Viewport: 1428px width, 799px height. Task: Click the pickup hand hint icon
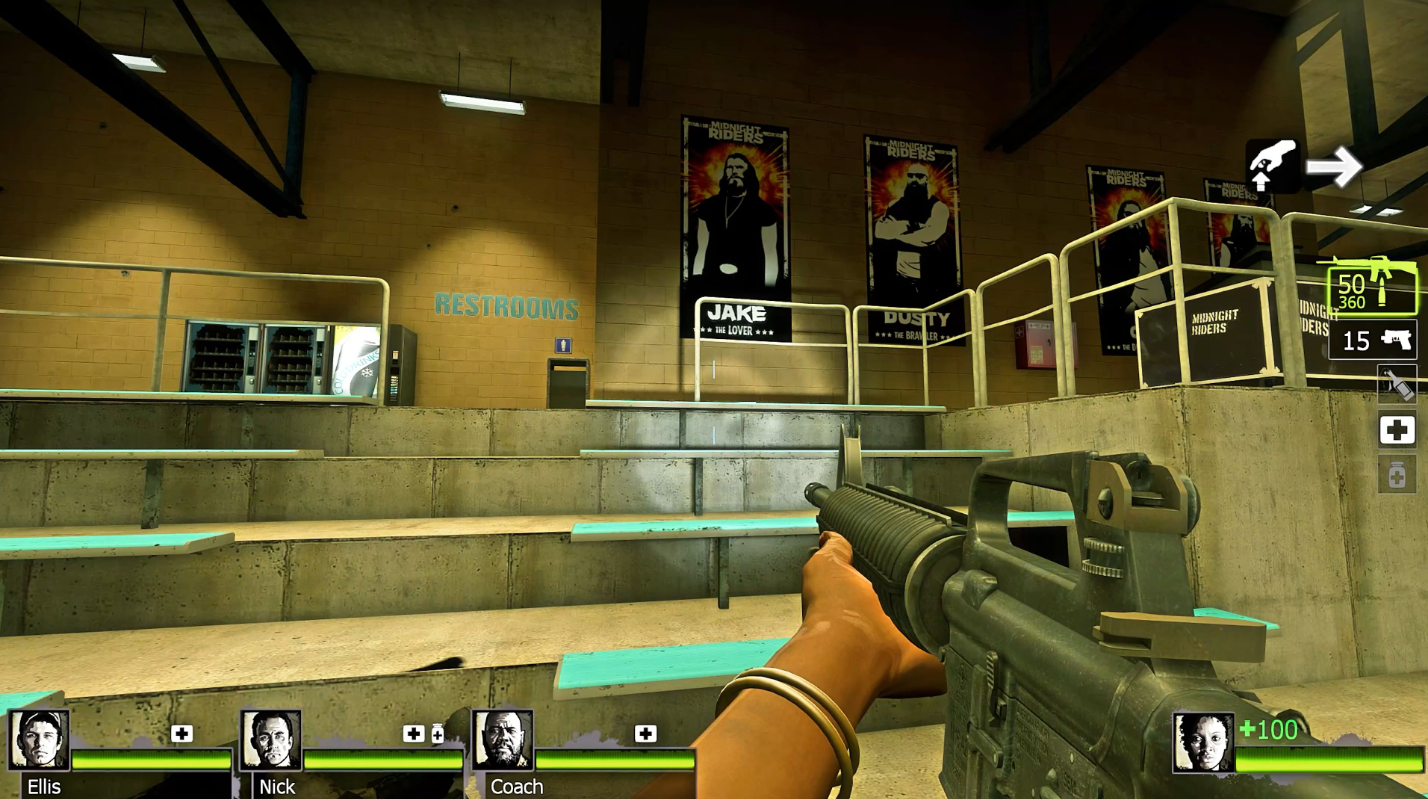coord(1271,165)
